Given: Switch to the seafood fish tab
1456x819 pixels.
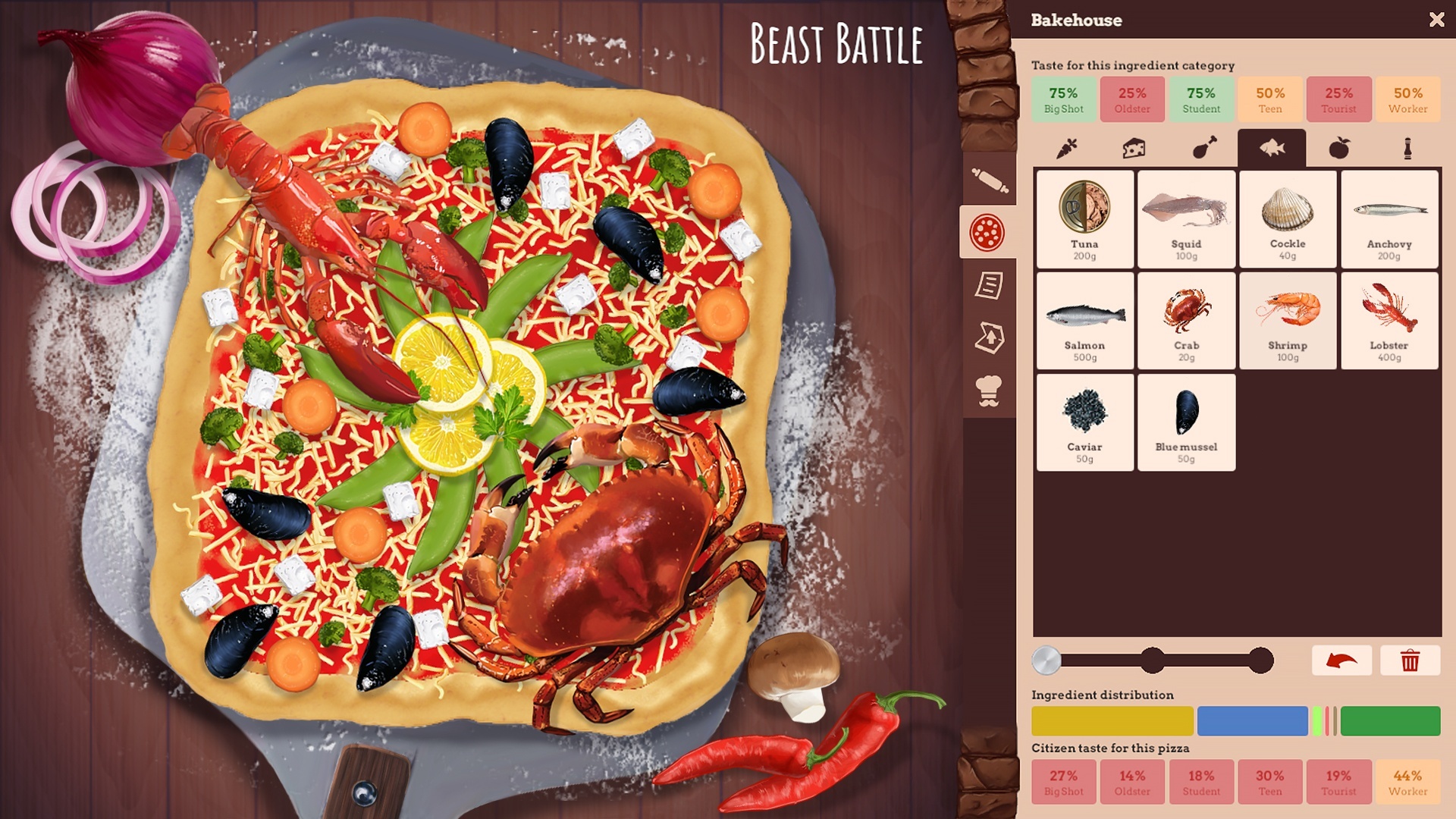Looking at the screenshot, I should pyautogui.click(x=1271, y=146).
